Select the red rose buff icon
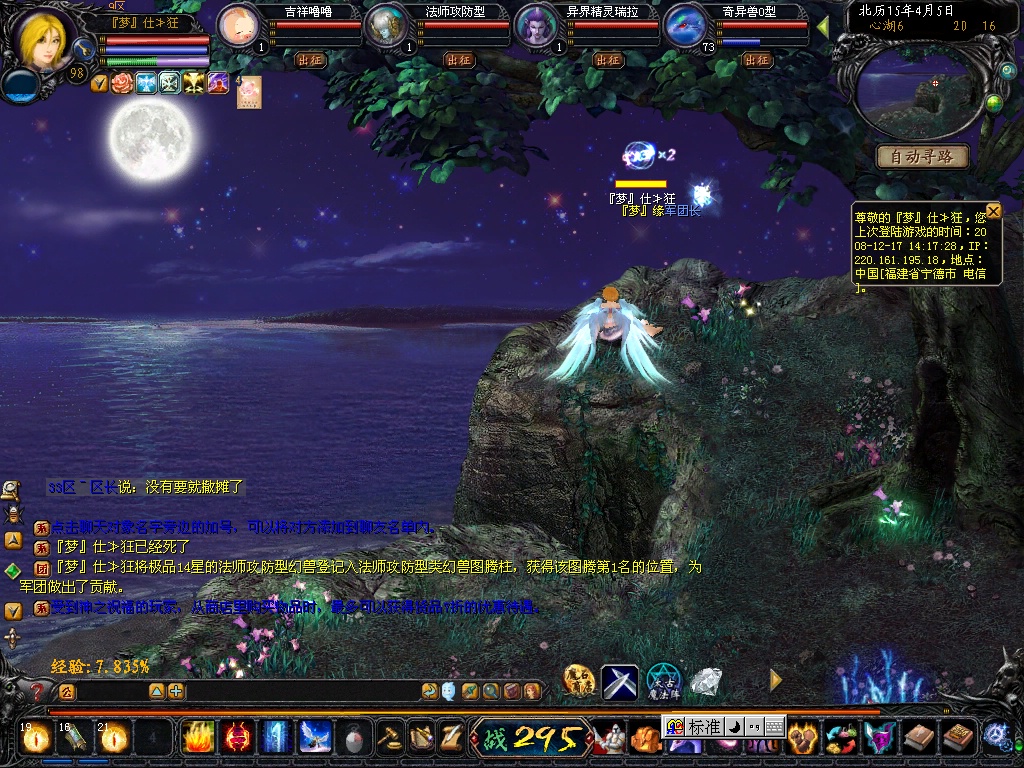The width and height of the screenshot is (1024, 768). (x=122, y=83)
